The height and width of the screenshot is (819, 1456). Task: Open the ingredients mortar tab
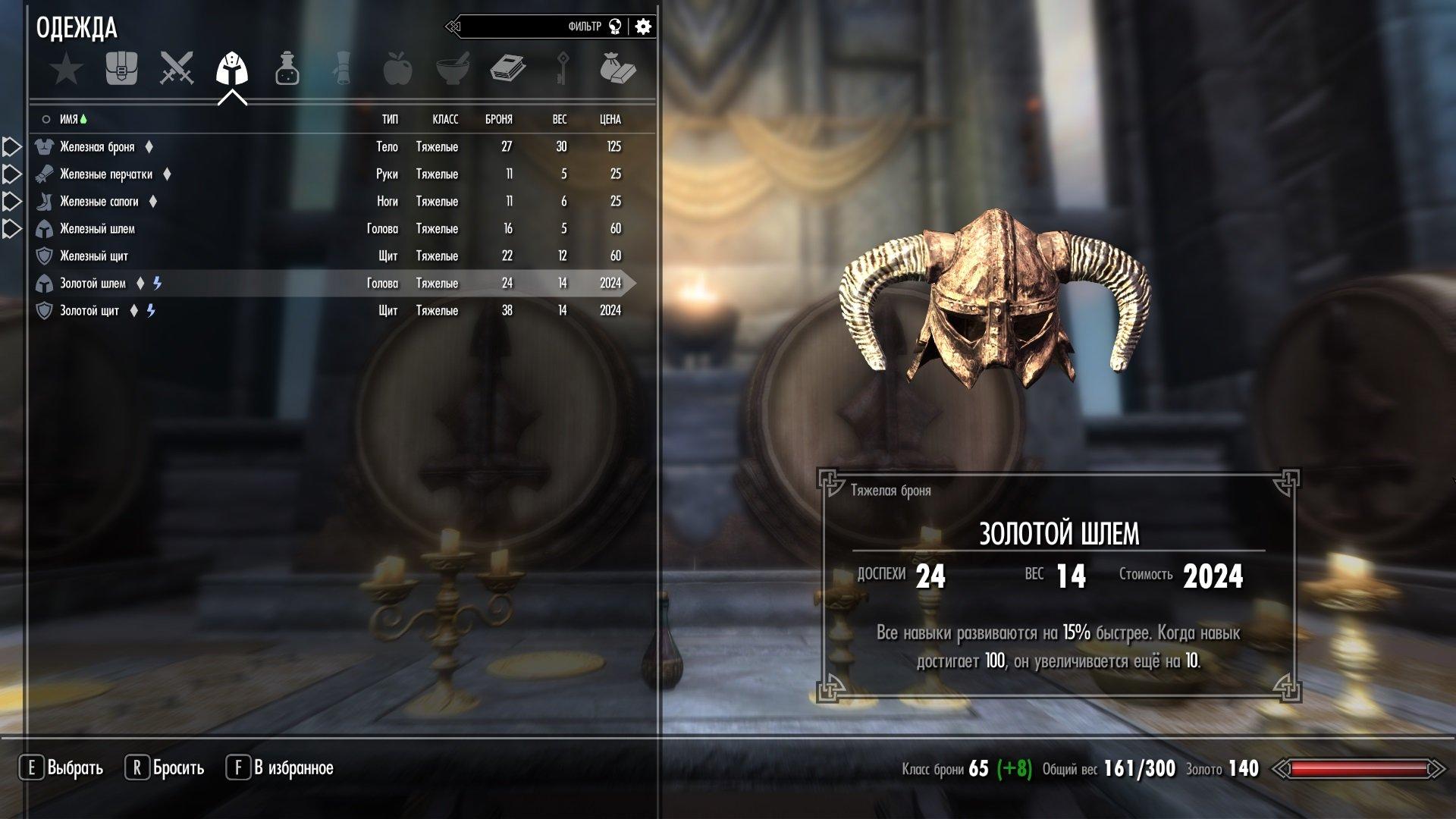coord(453,69)
